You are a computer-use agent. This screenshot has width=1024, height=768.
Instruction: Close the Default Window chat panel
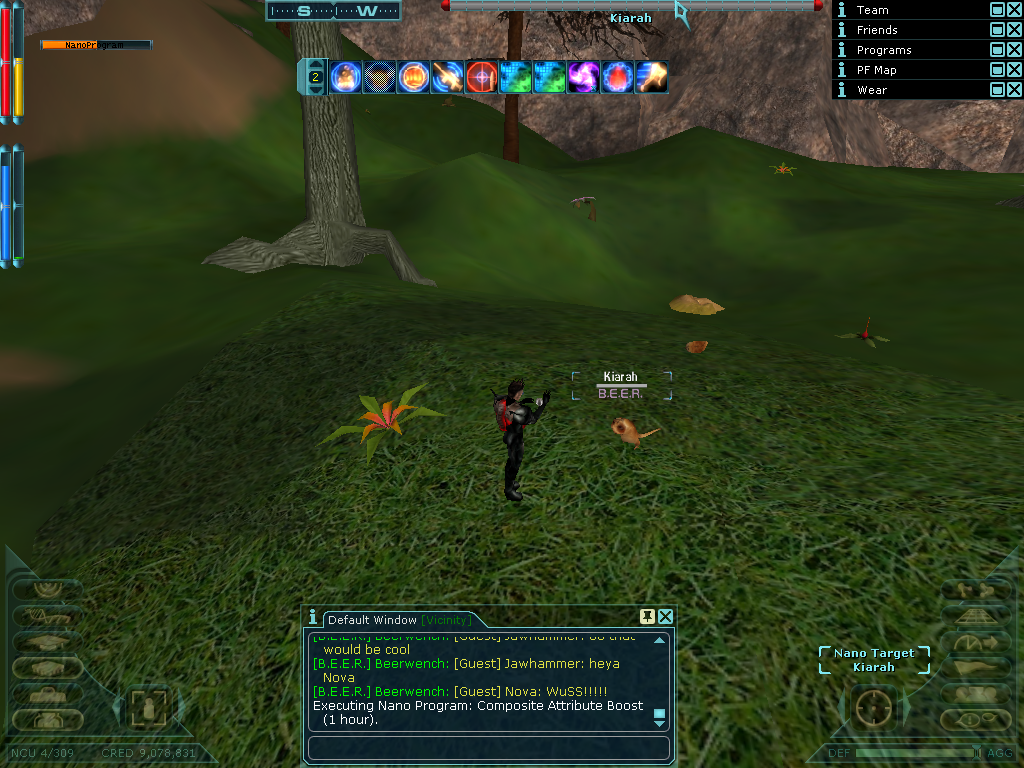point(665,616)
